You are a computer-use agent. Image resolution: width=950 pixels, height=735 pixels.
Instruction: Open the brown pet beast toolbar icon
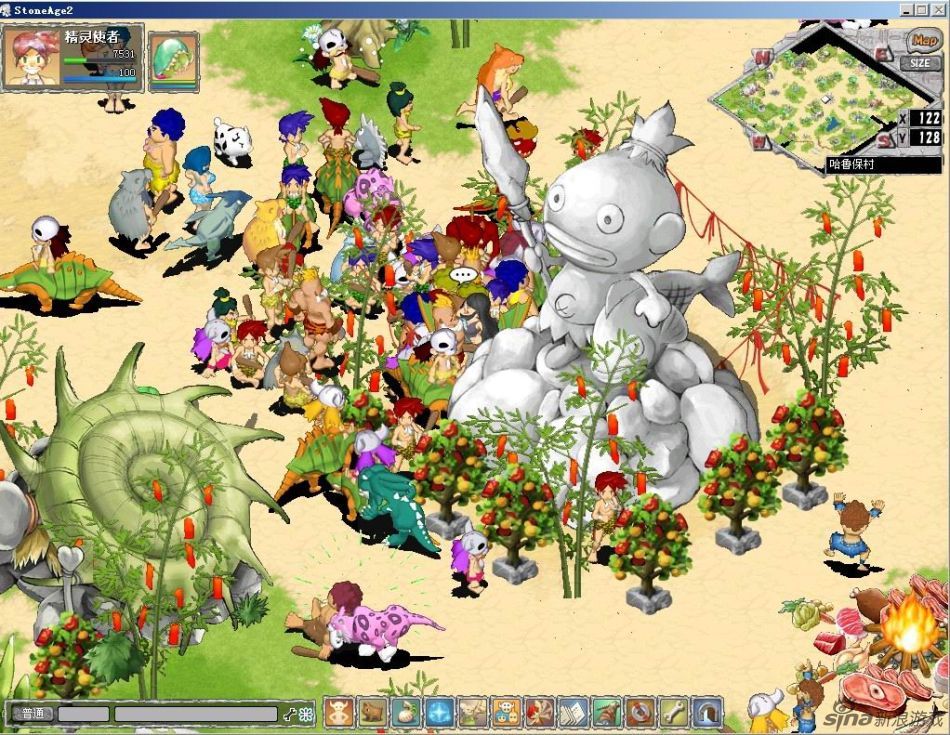click(373, 712)
